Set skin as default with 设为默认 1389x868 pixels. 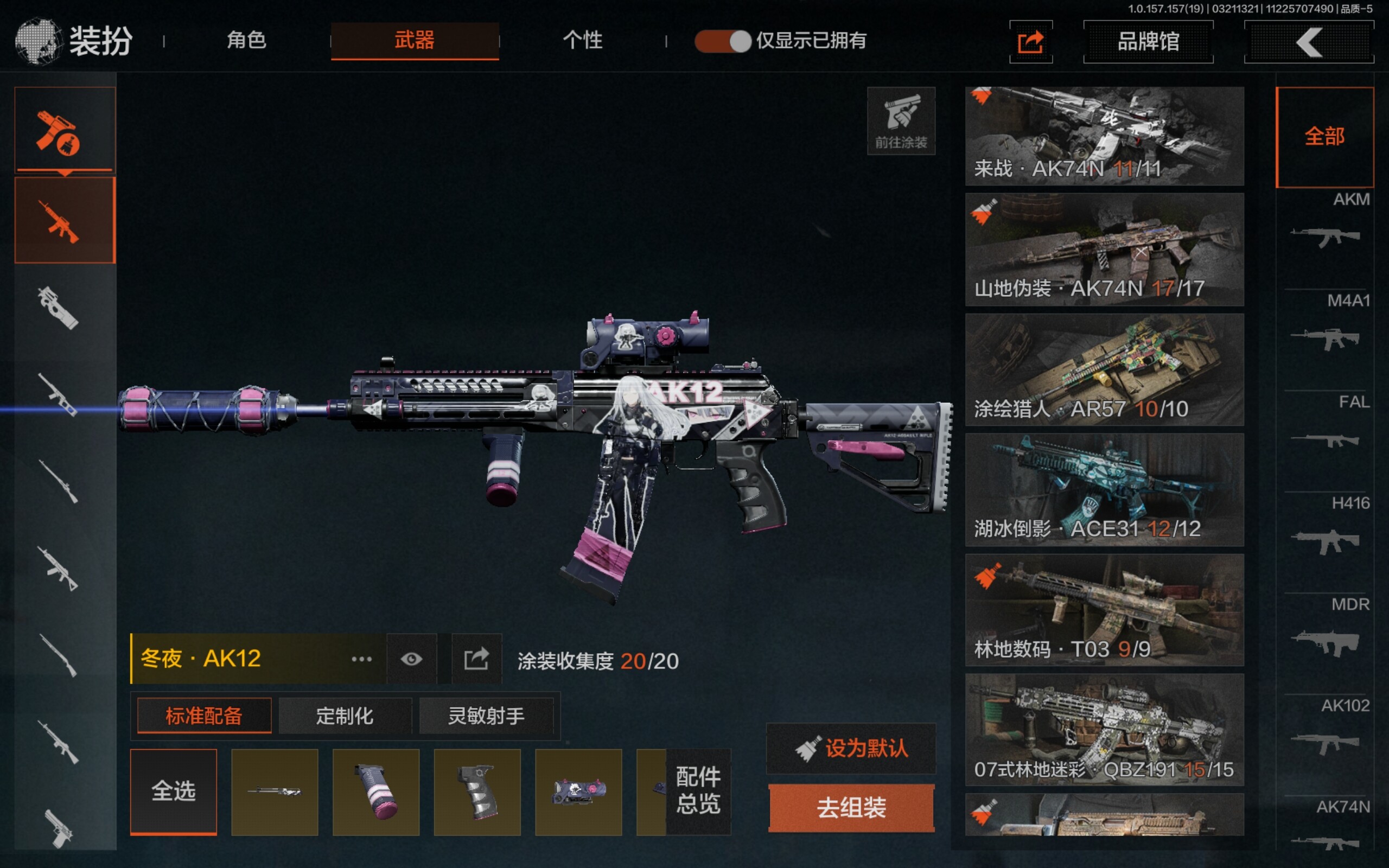point(851,749)
